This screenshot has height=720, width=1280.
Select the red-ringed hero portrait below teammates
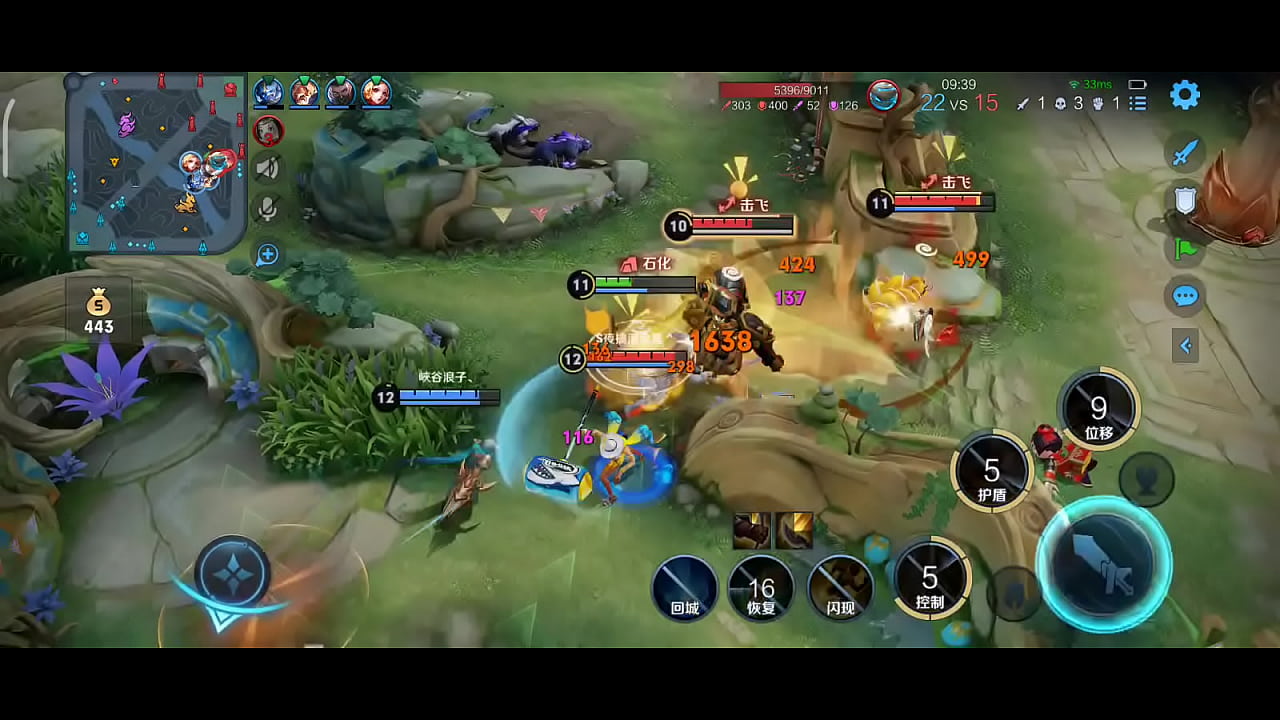point(267,130)
